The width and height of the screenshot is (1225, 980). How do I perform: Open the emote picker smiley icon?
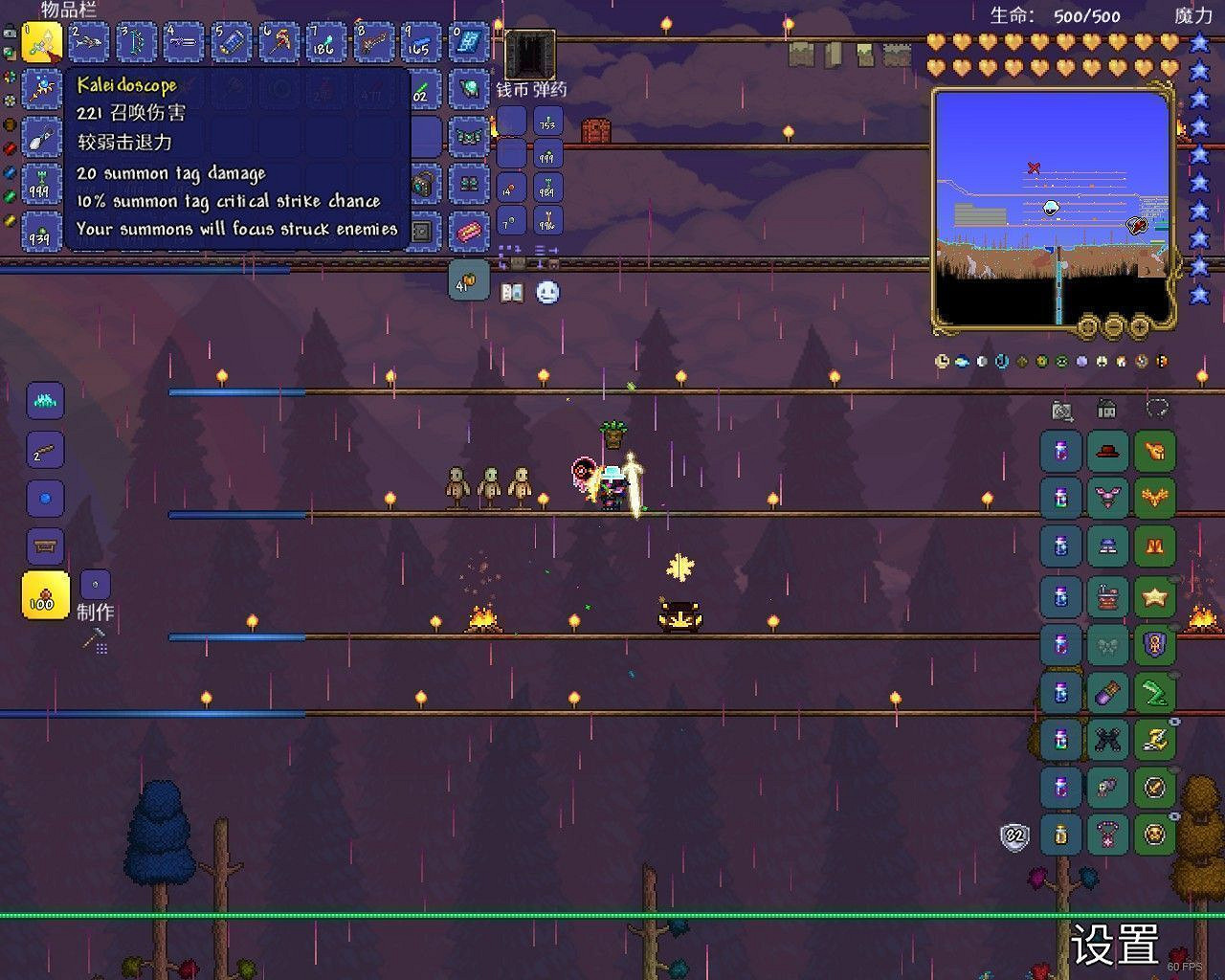(x=546, y=291)
